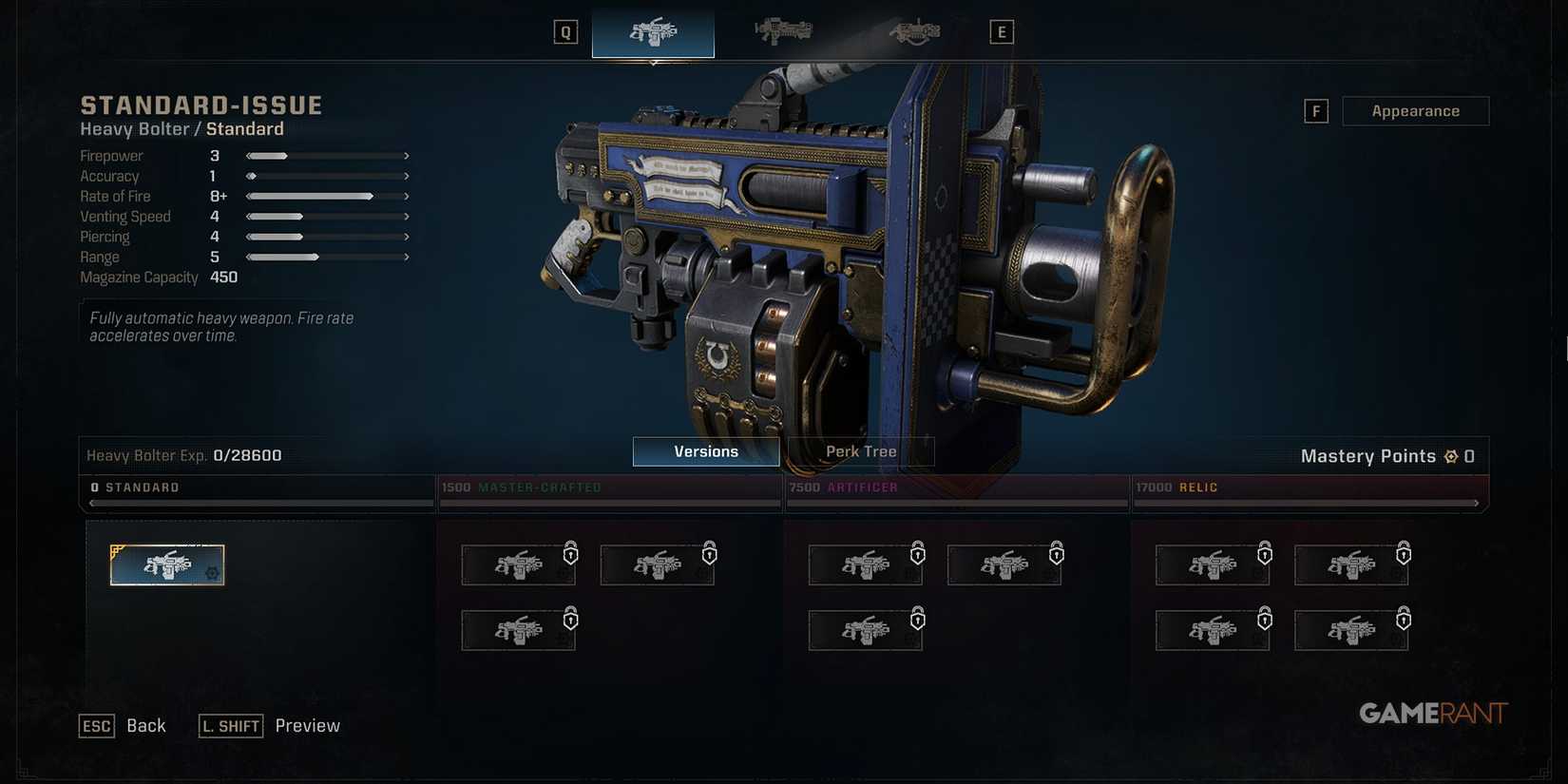Select the Versions tab
The image size is (1568, 784).
pos(705,450)
